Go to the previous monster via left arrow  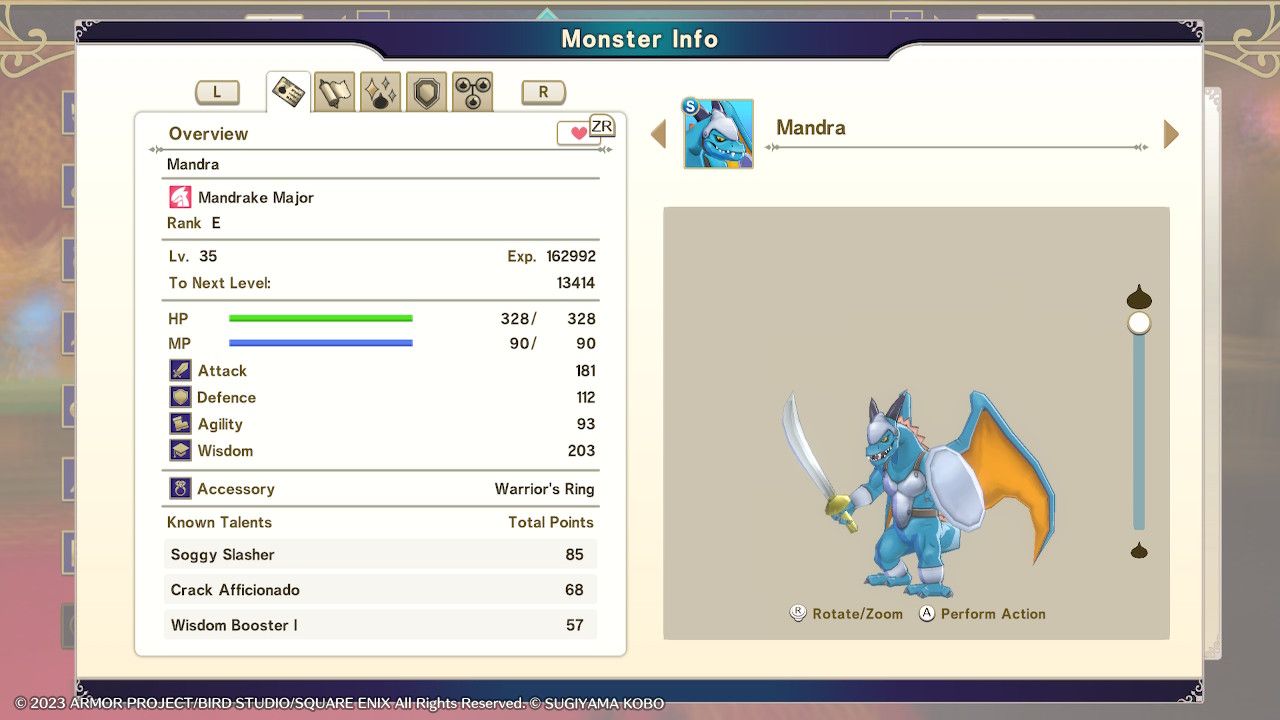click(659, 133)
